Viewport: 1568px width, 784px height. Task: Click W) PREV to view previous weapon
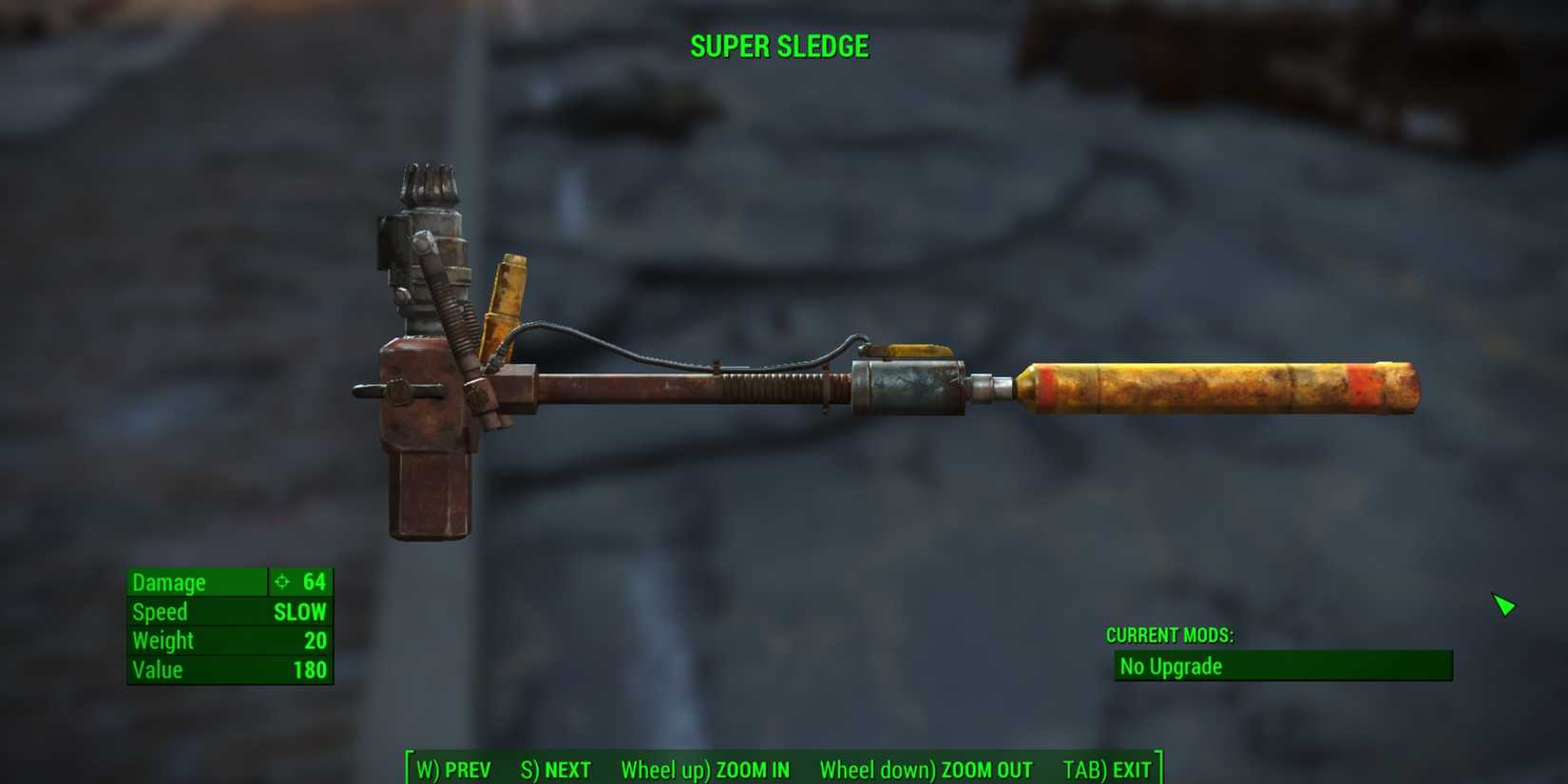(452, 771)
